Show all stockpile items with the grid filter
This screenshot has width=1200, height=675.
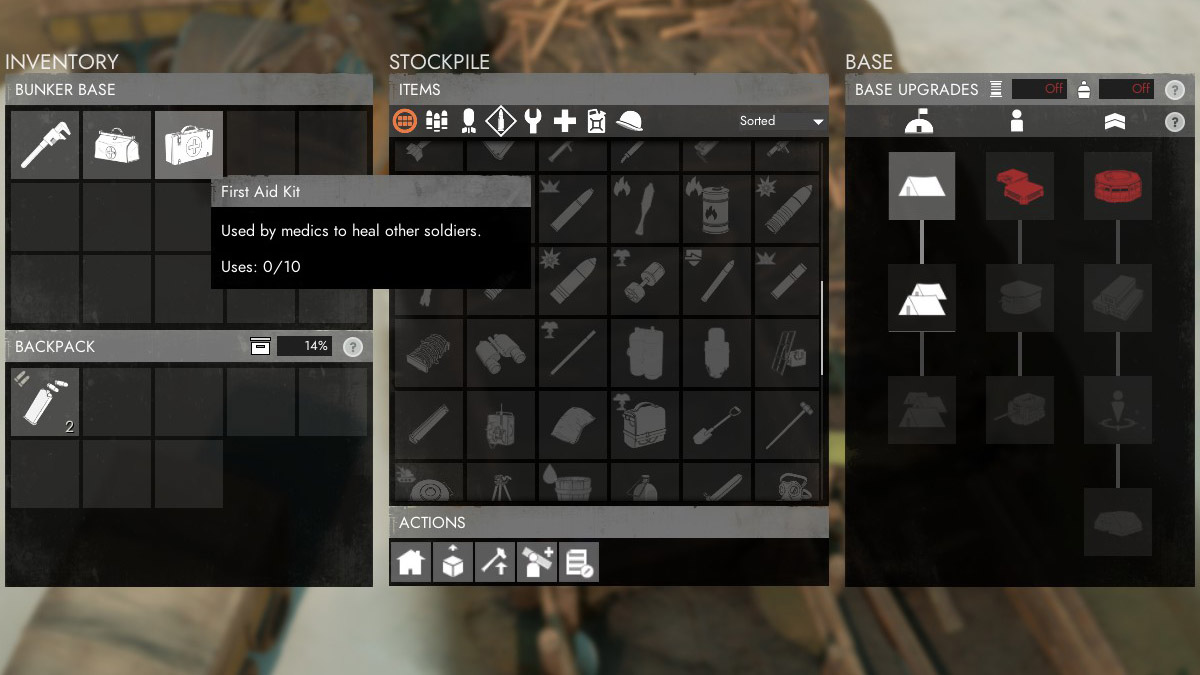click(405, 122)
